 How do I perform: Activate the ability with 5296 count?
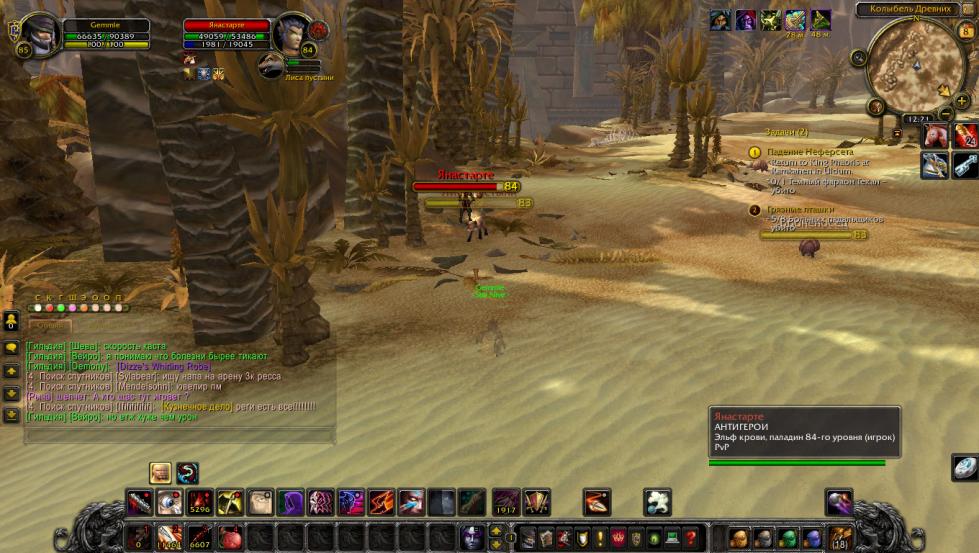(200, 502)
